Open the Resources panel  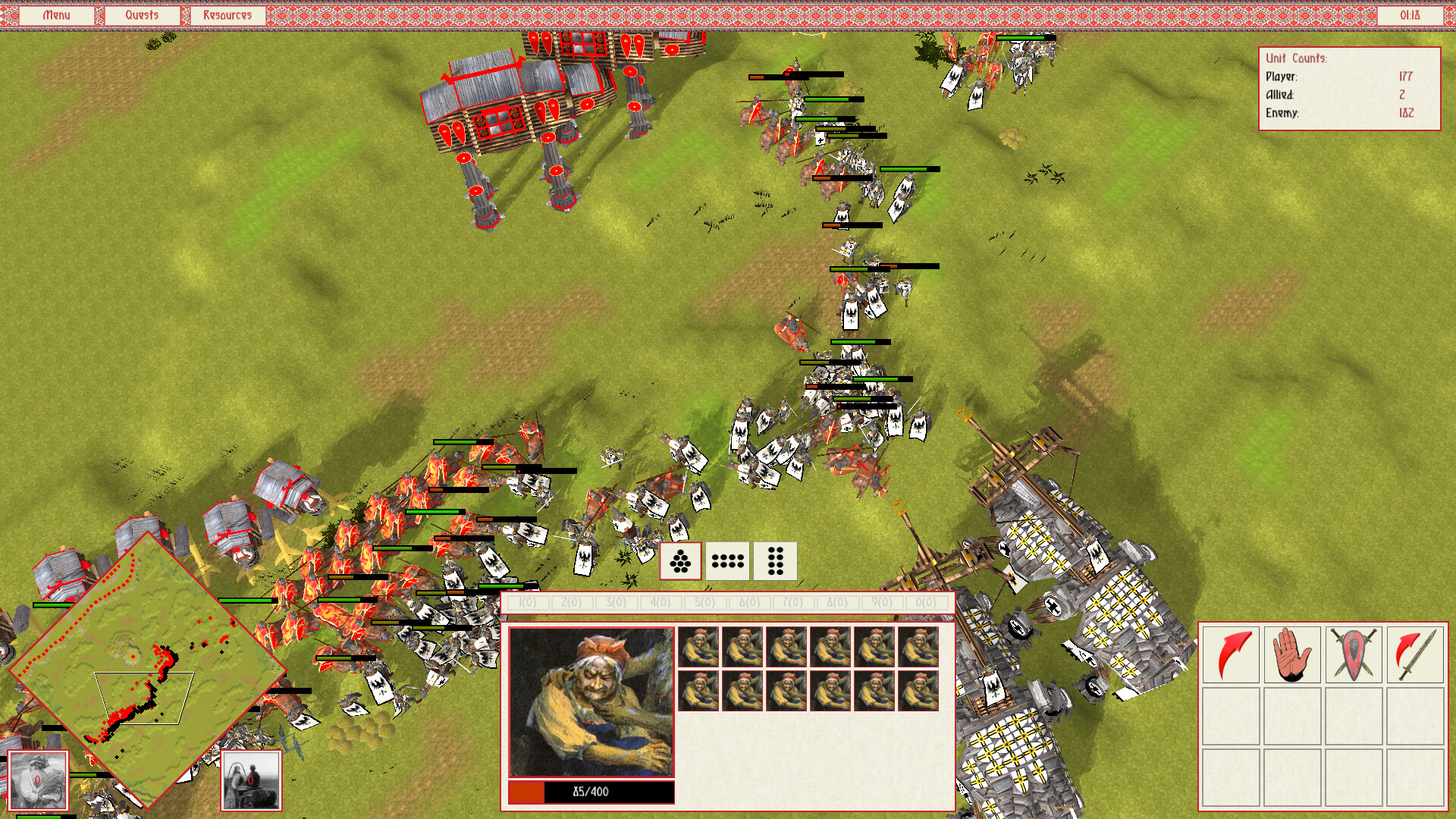tap(227, 14)
